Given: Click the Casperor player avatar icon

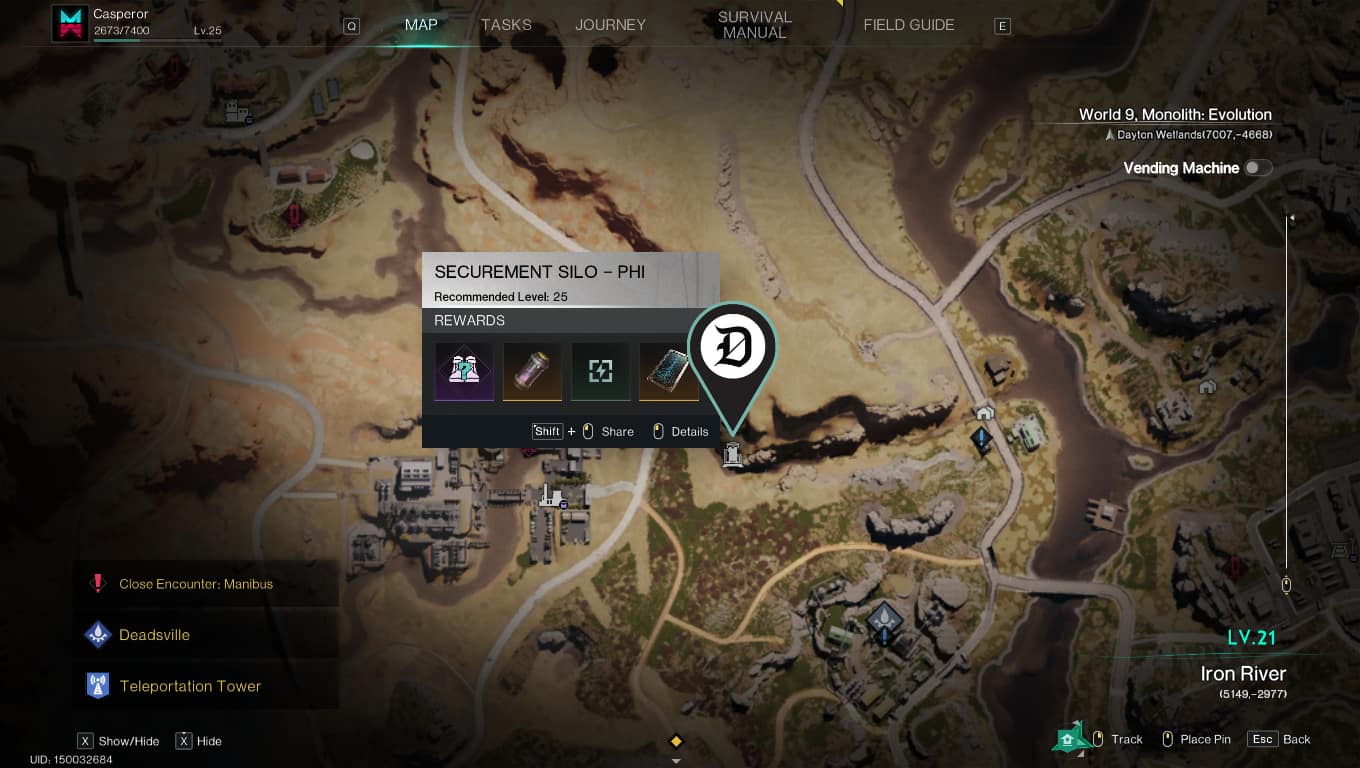Looking at the screenshot, I should pyautogui.click(x=70, y=24).
